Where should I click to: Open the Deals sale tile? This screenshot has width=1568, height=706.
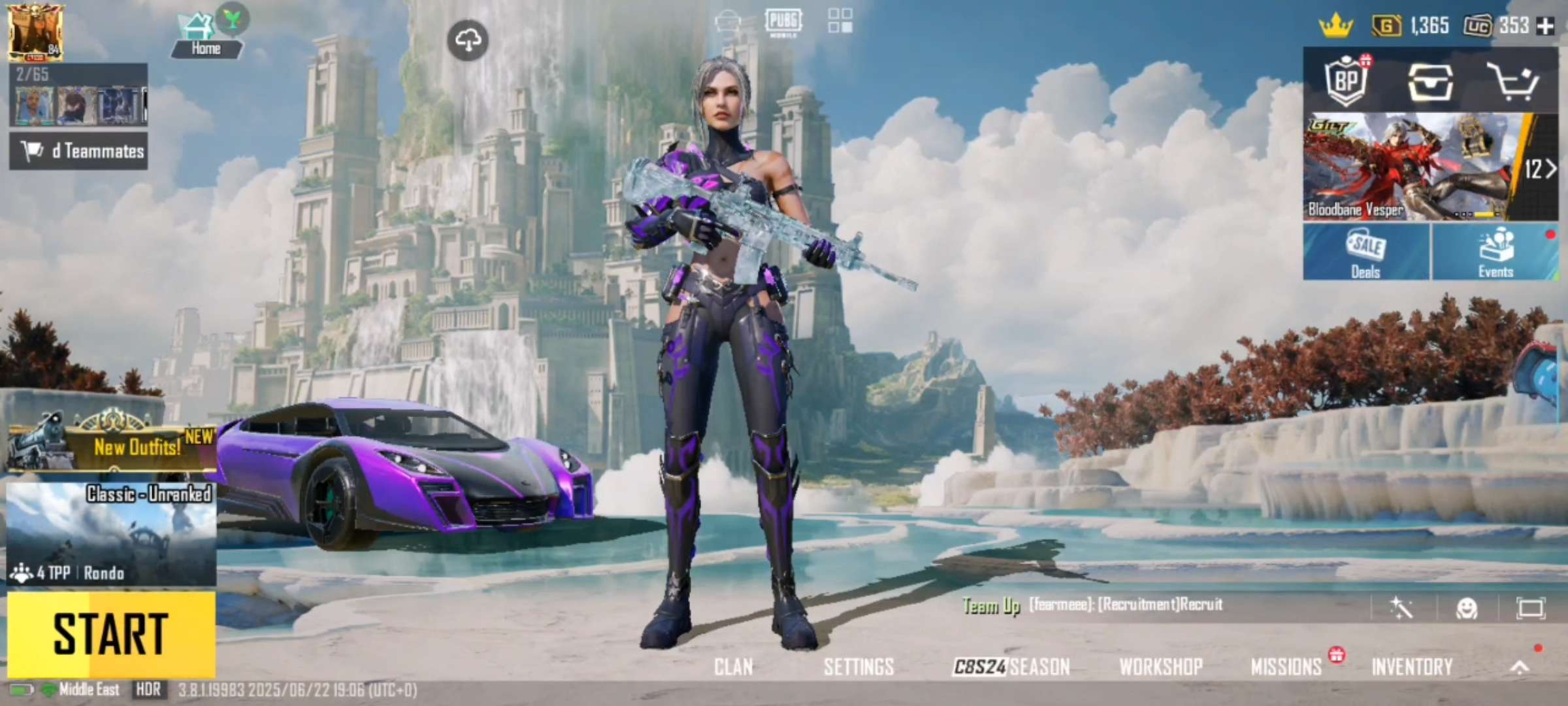point(1365,252)
